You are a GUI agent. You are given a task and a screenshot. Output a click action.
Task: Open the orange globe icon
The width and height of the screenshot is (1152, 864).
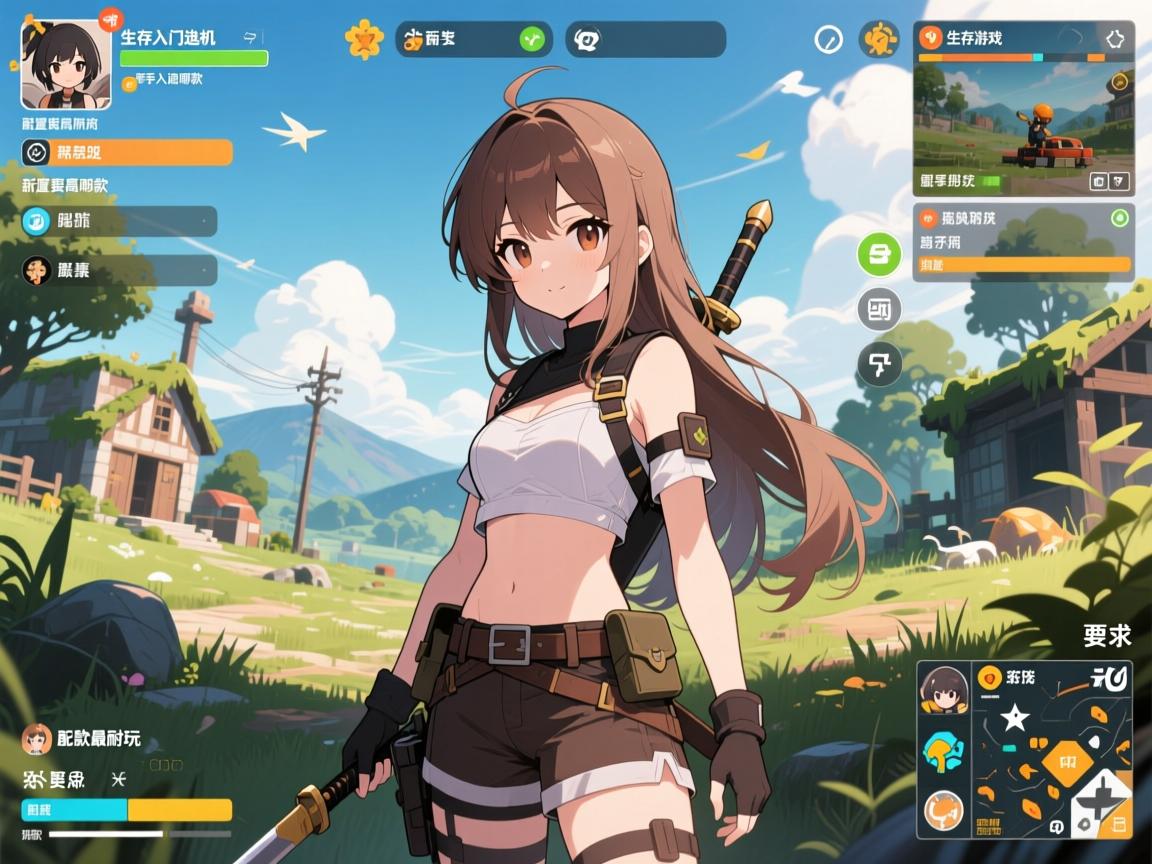[943, 808]
